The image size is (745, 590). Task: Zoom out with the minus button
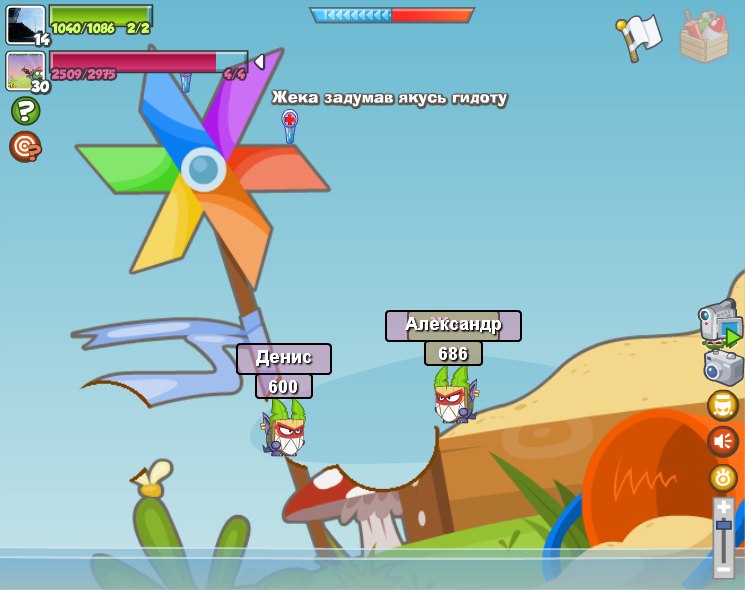[x=724, y=568]
